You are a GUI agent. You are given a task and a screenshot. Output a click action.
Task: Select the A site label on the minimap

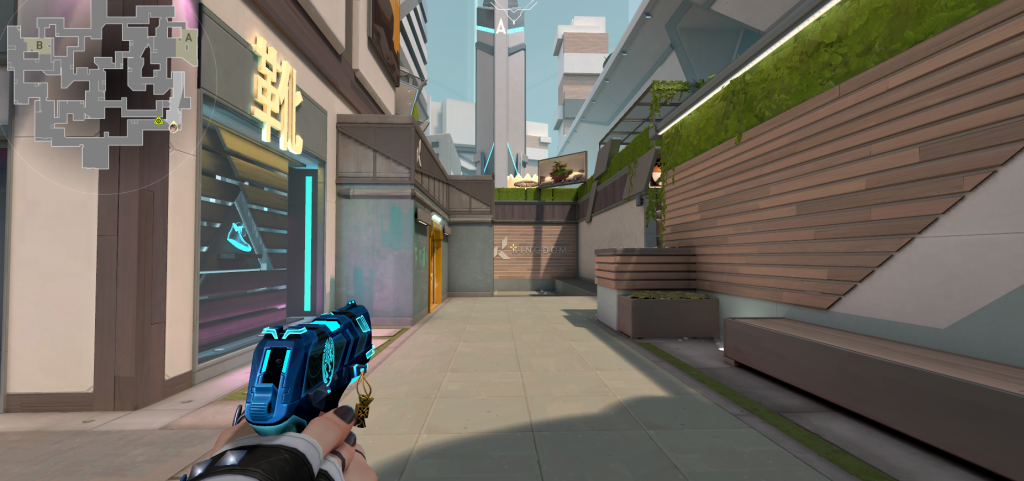click(x=186, y=37)
